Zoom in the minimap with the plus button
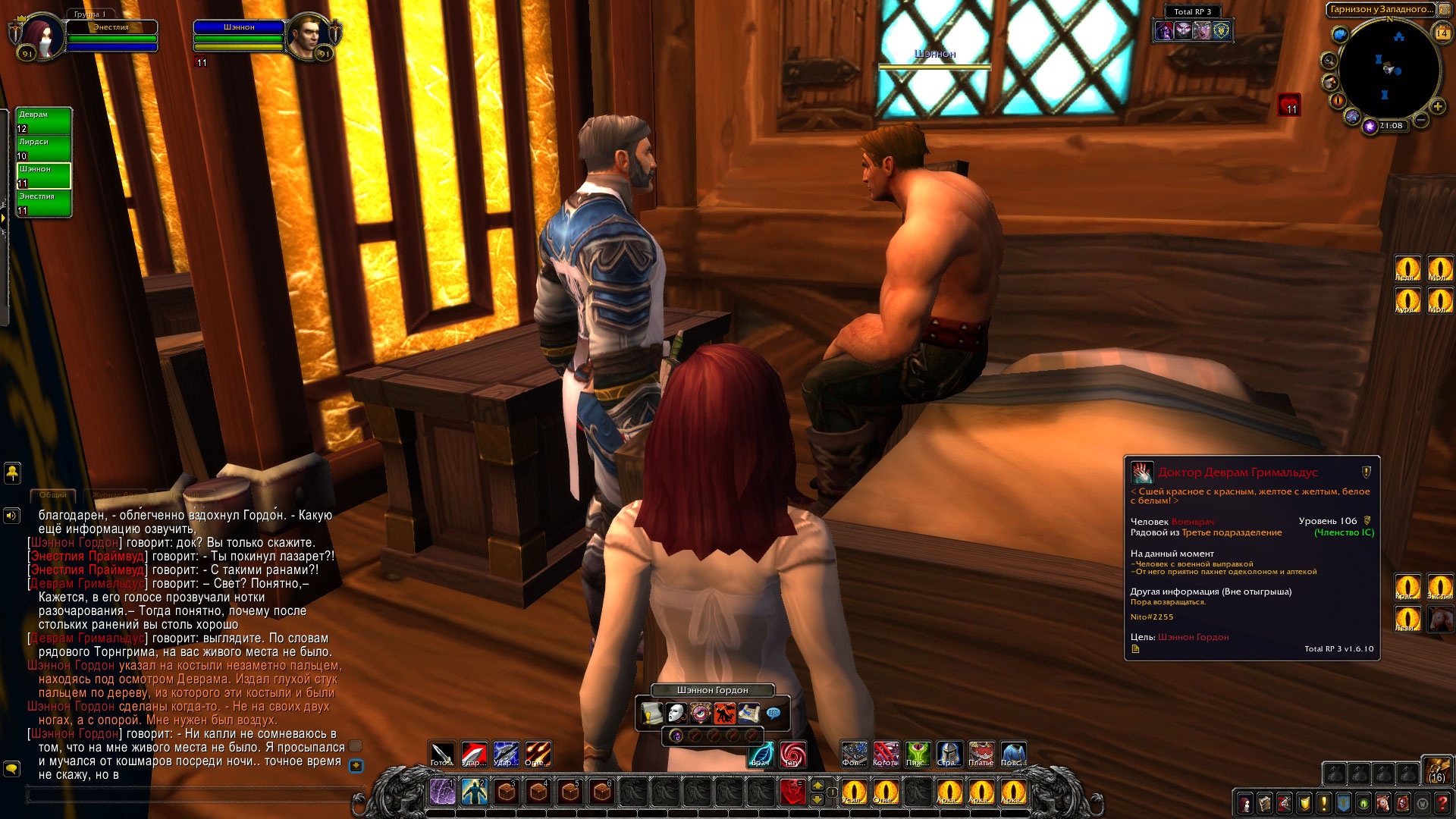Viewport: 1456px width, 819px height. (1437, 106)
